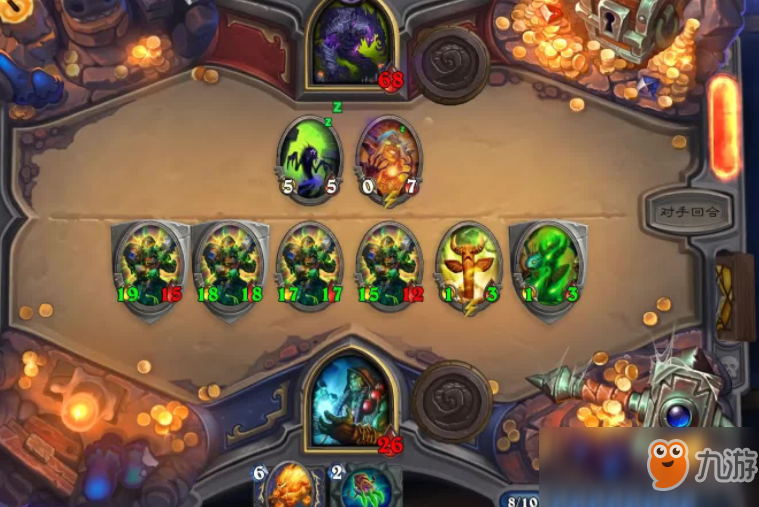Activate your hero power beside your portrait
This screenshot has width=759, height=507.
coord(447,398)
